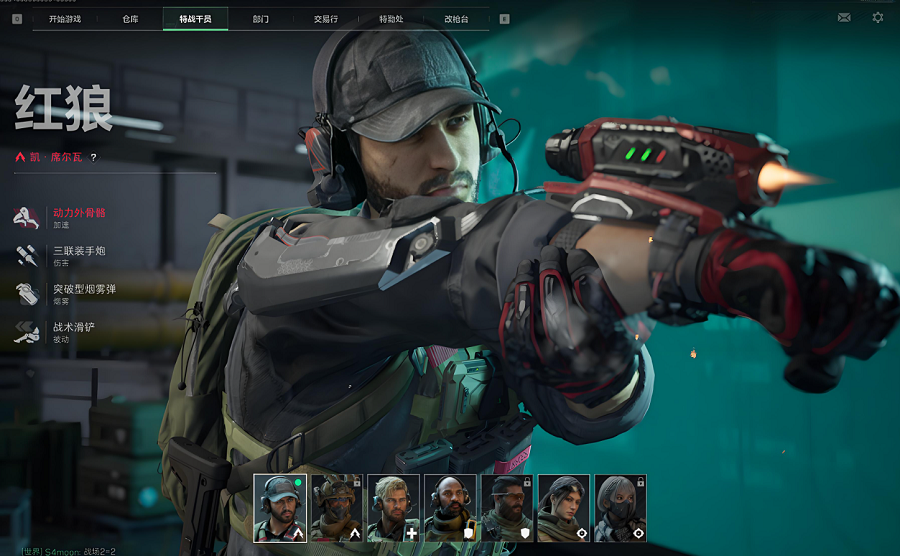The width and height of the screenshot is (900, 556).
Task: Choose the 突破型烟雾弹 skill
Action: tap(84, 293)
